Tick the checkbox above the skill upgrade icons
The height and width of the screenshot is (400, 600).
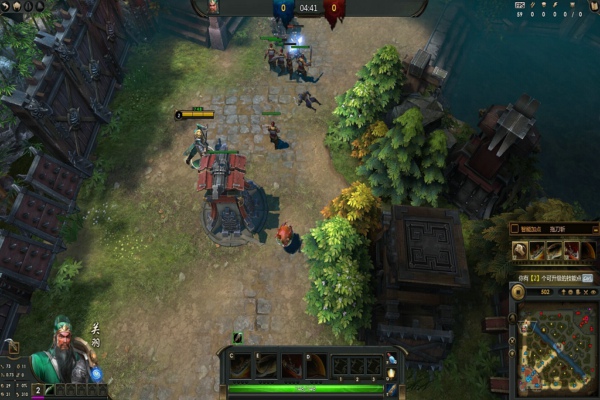click(515, 228)
